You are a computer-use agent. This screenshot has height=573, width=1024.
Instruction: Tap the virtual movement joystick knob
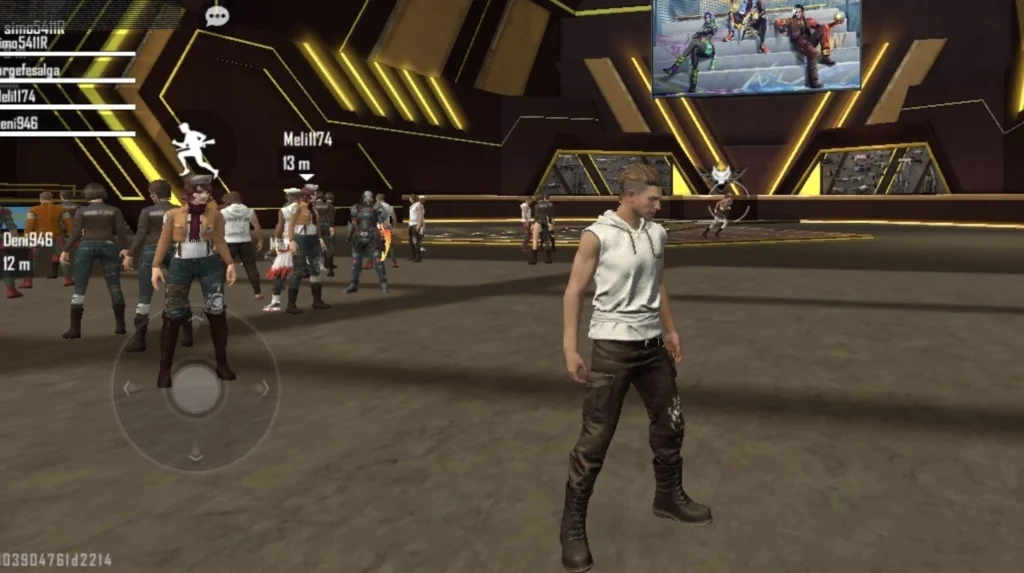pos(196,388)
